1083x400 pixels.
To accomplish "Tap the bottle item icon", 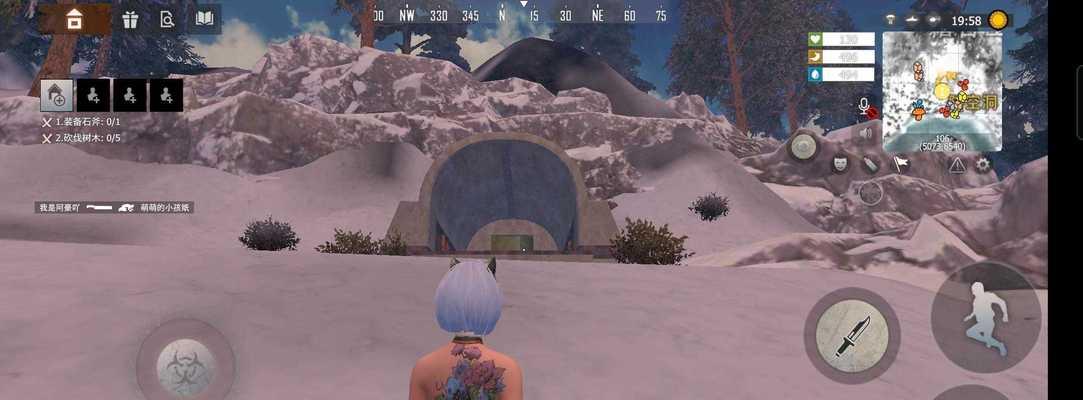I will click(x=870, y=164).
